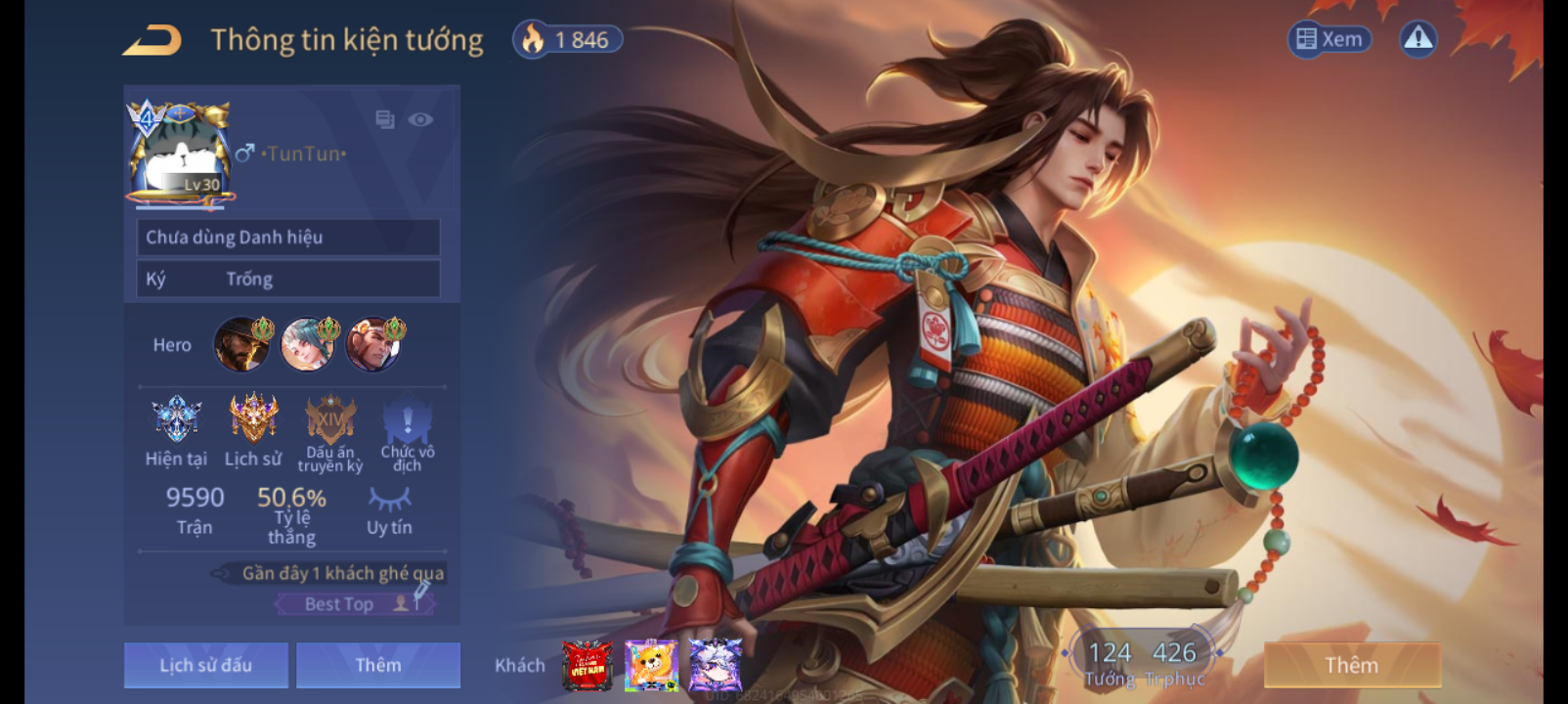Open the TunTun player avatar

point(181,154)
